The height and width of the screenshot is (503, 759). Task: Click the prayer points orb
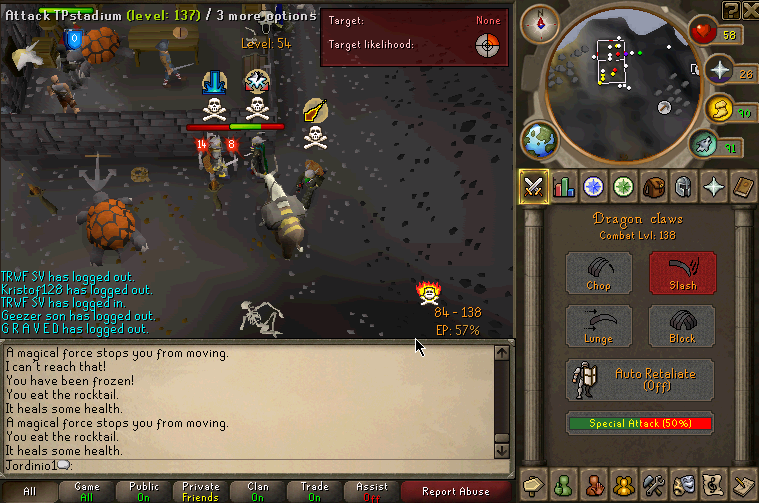pyautogui.click(x=720, y=70)
